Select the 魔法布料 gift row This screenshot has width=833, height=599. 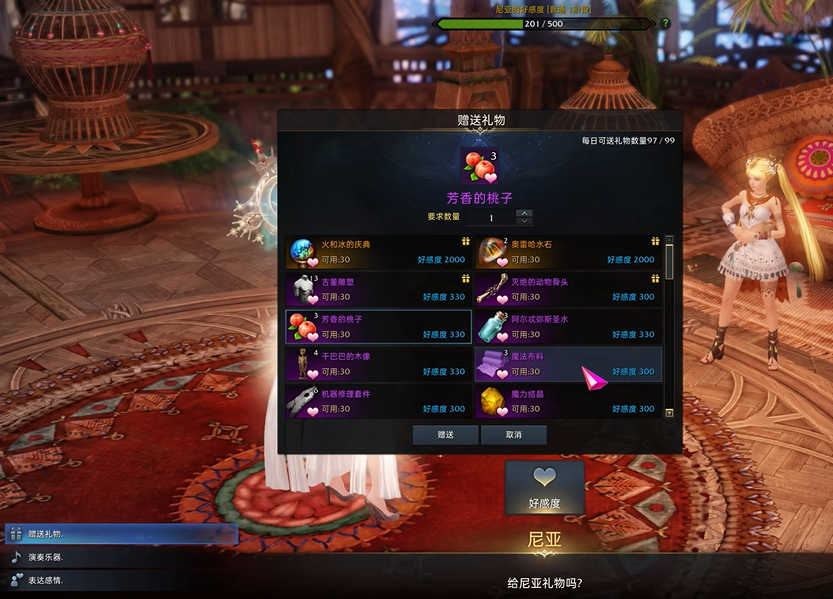point(567,364)
